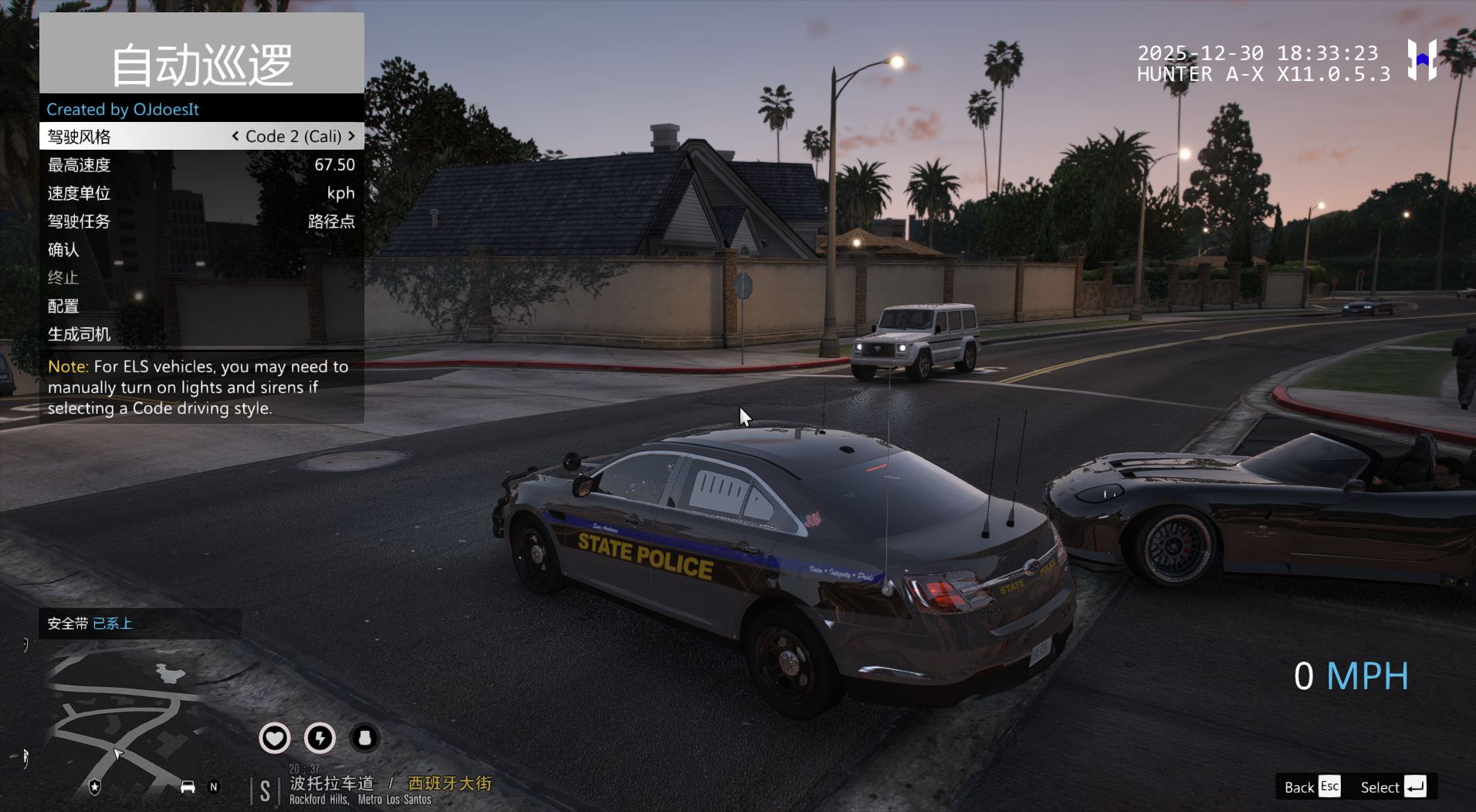Image resolution: width=1476 pixels, height=812 pixels.
Task: Select the 最高速度 max speed row
Action: (201, 165)
